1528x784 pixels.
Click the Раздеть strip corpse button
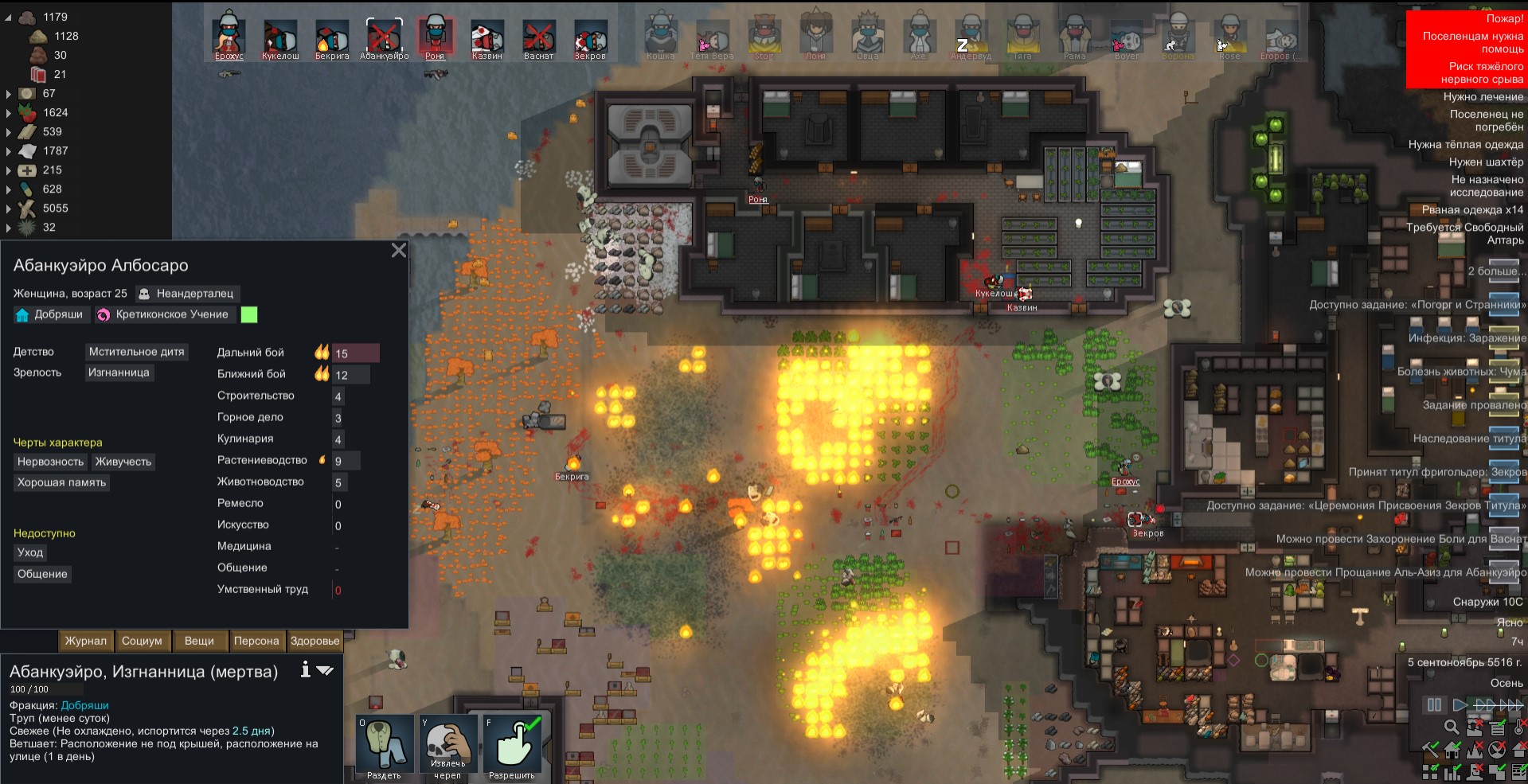coord(385,746)
